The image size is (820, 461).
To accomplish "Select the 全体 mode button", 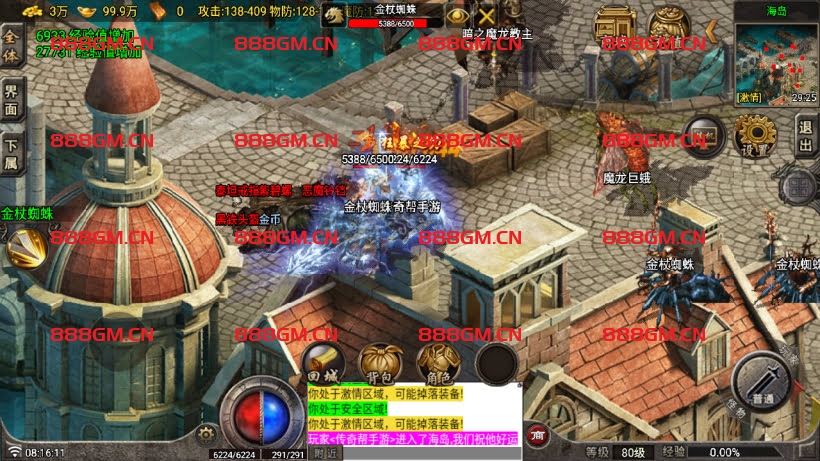I will pyautogui.click(x=11, y=49).
